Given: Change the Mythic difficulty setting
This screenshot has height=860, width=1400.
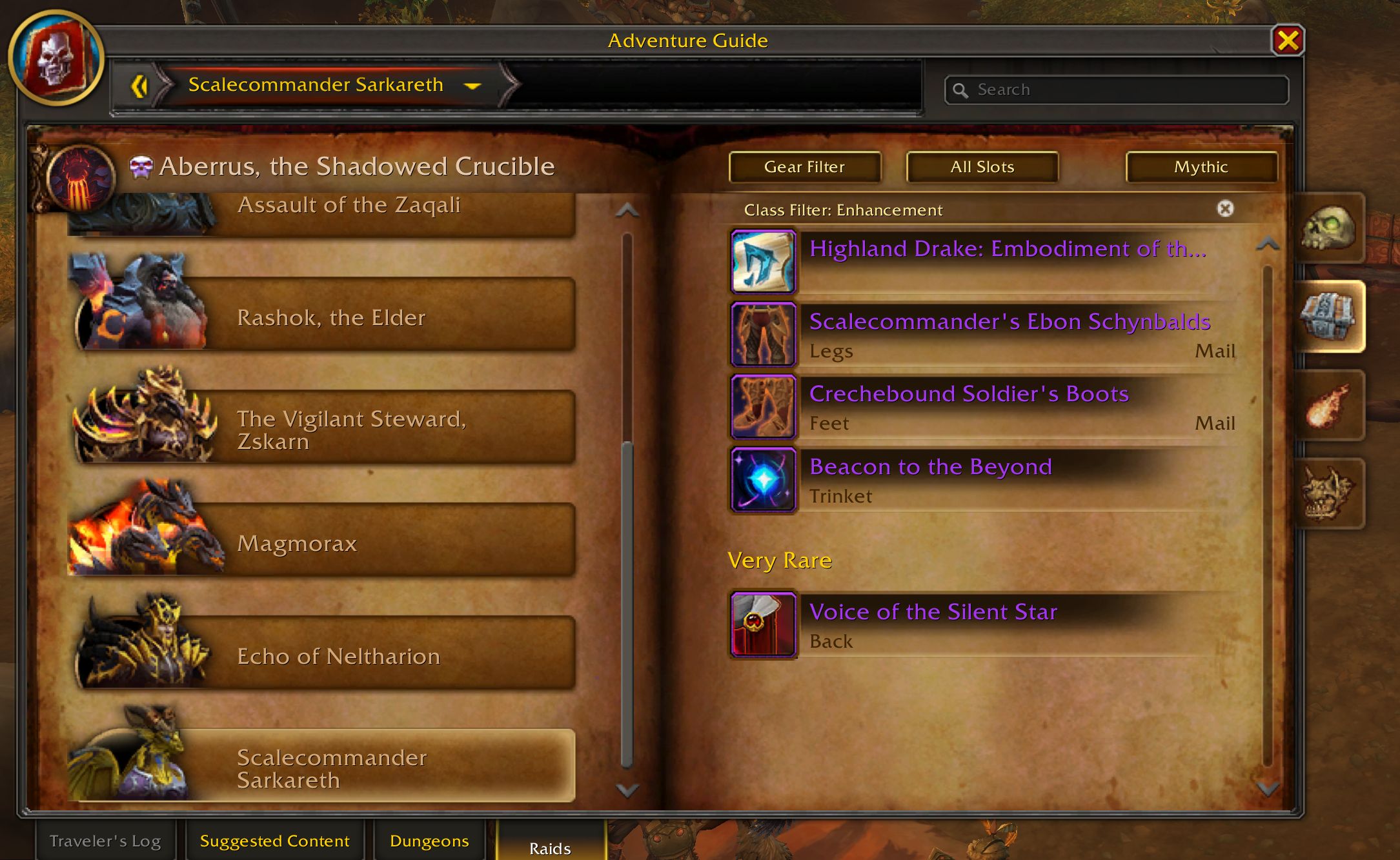Looking at the screenshot, I should pyautogui.click(x=1201, y=167).
